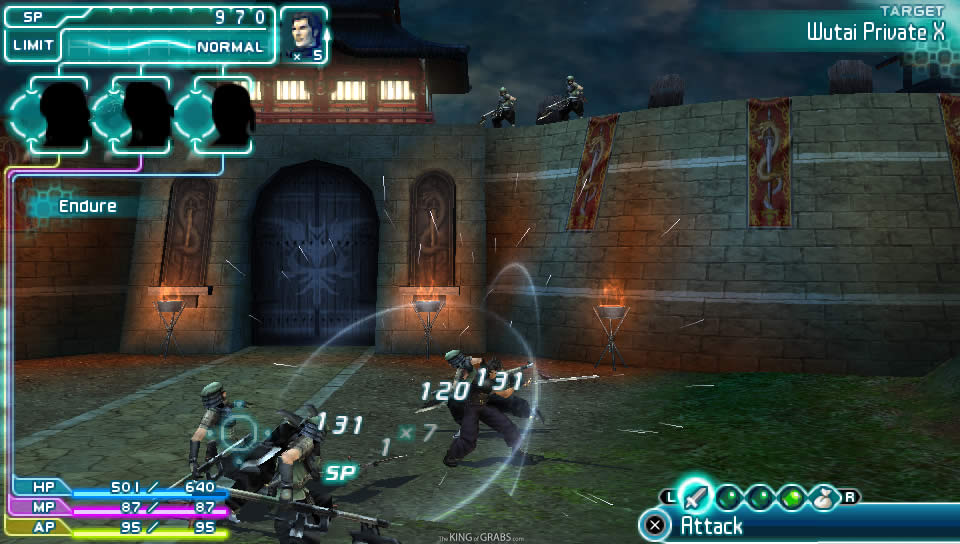Activate the bright green materia orb

794,496
